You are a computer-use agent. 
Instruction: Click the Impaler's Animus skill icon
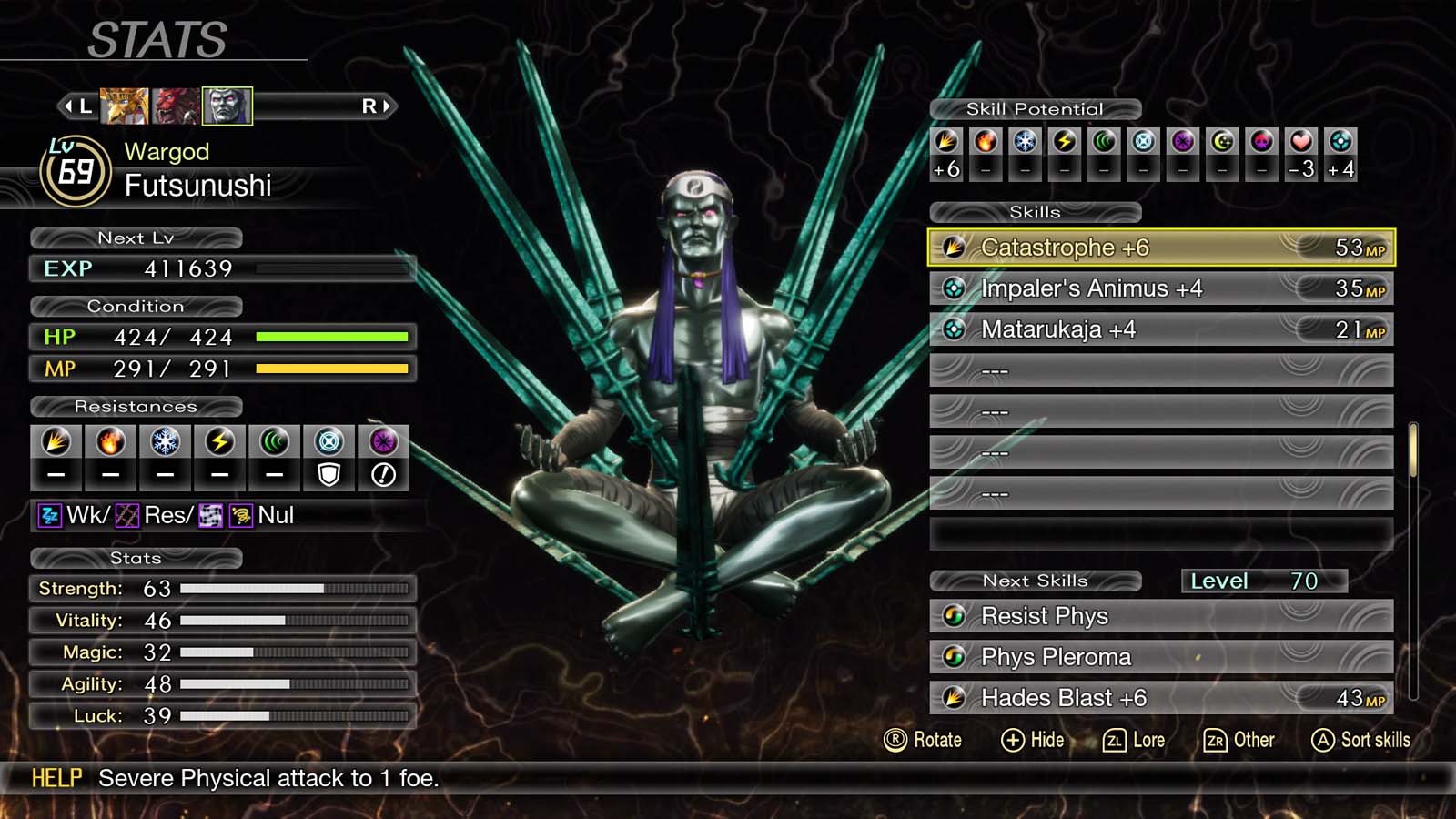[x=954, y=288]
